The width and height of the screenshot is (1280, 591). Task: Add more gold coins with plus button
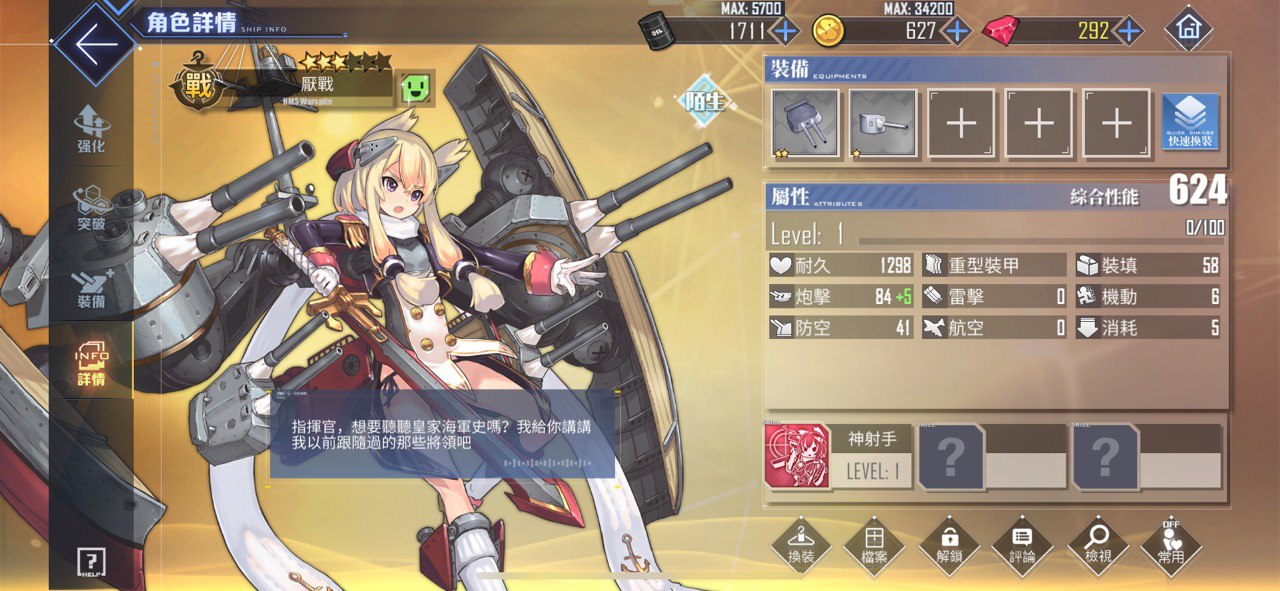pos(957,31)
